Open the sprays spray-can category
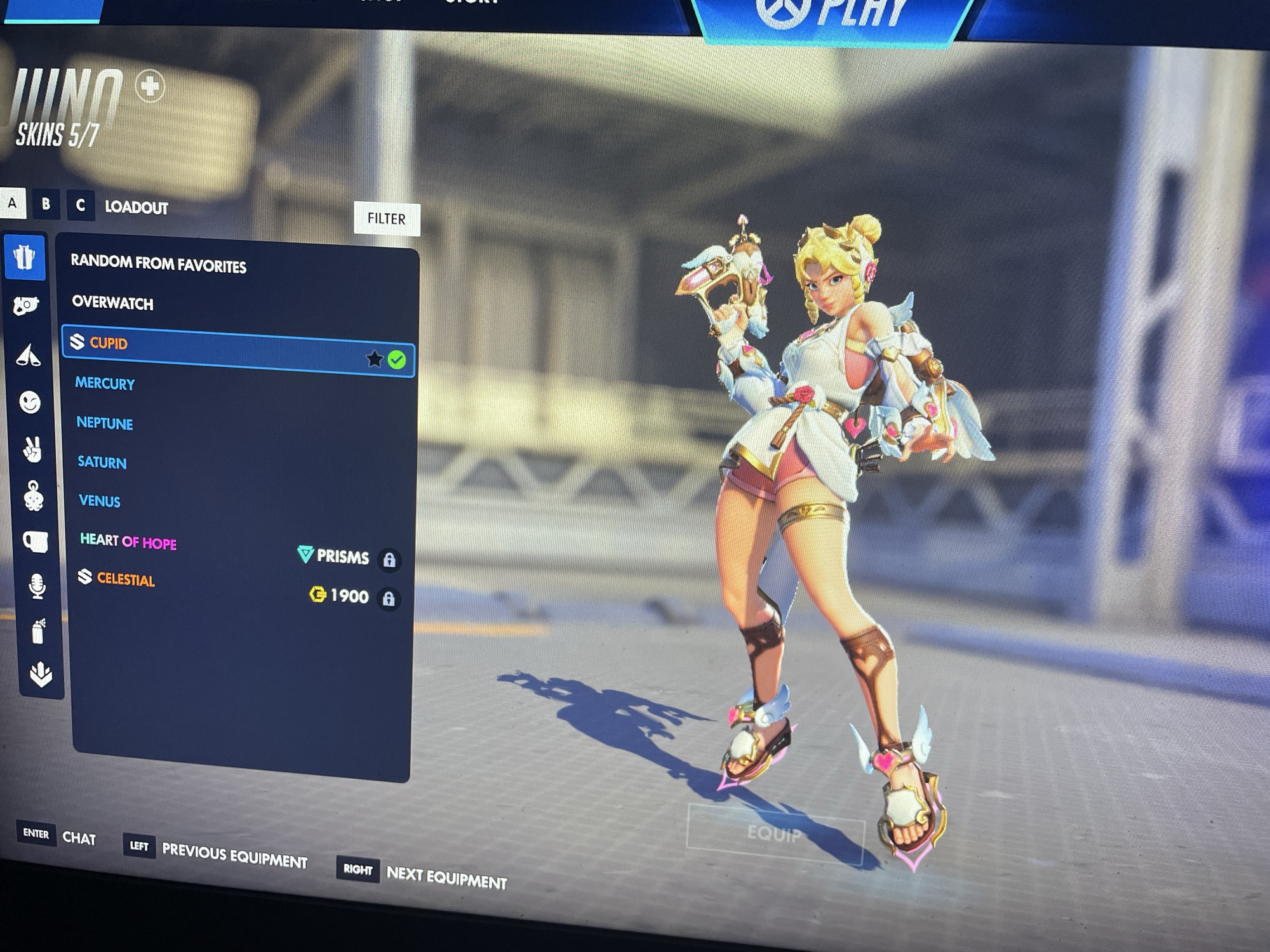 click(38, 631)
